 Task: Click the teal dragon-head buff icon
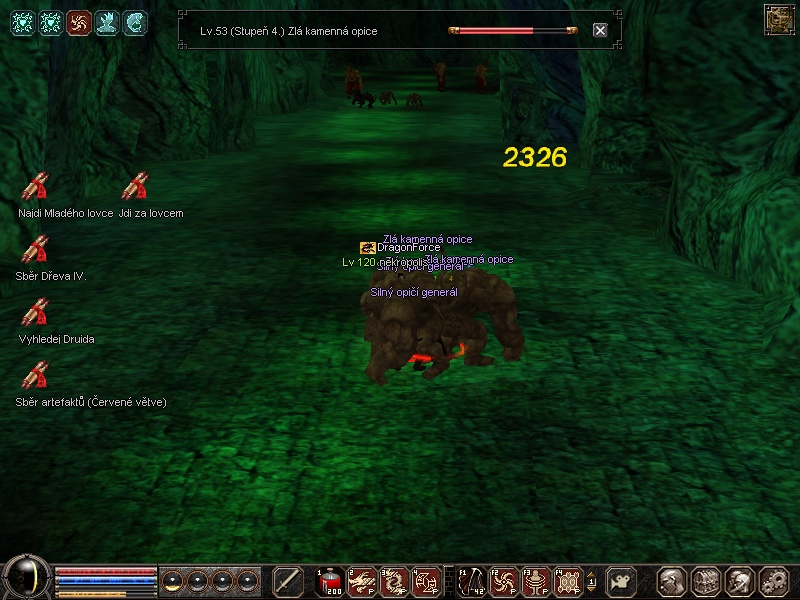[135, 22]
